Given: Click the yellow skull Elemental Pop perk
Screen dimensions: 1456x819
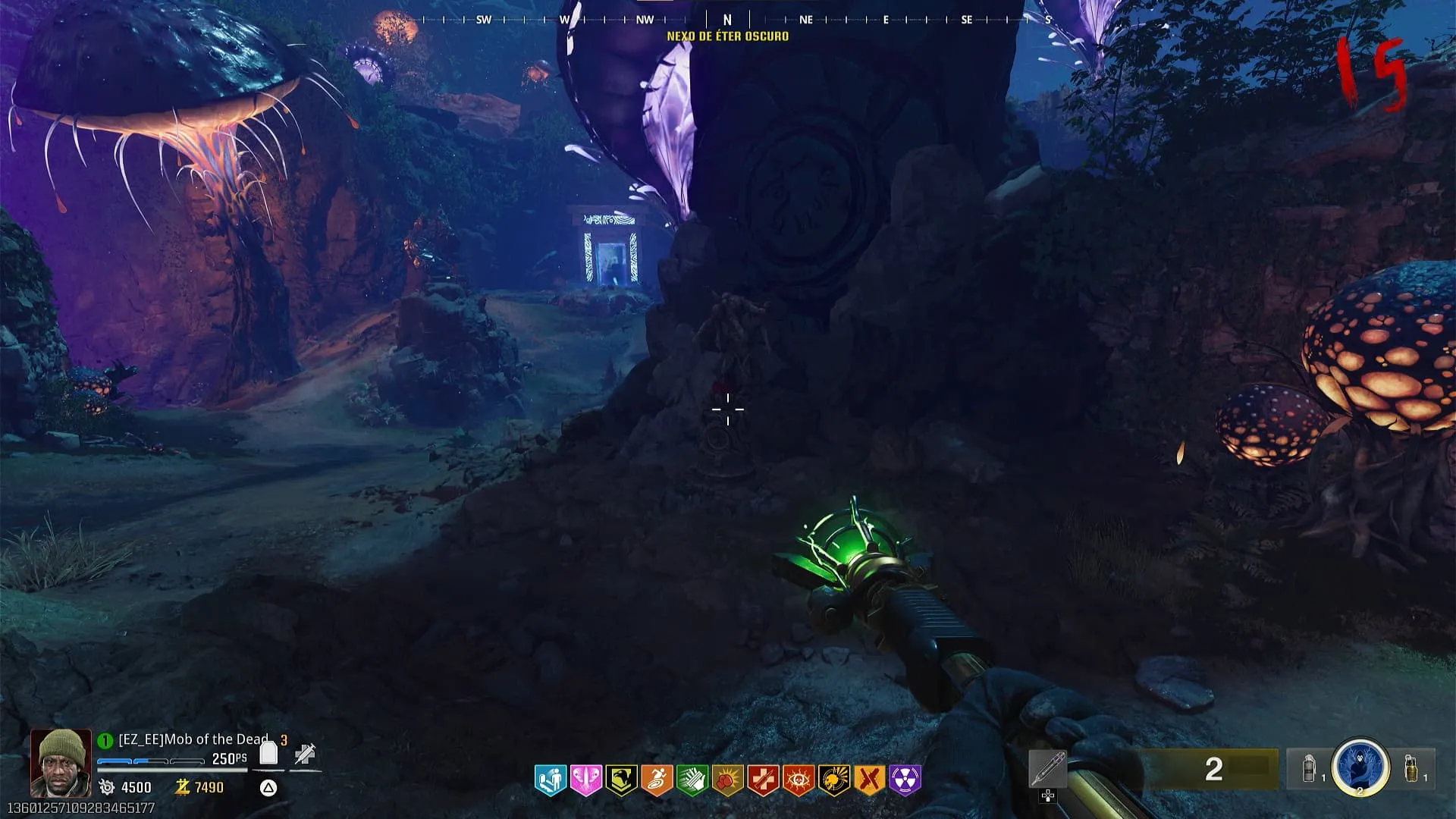Looking at the screenshot, I should (834, 780).
